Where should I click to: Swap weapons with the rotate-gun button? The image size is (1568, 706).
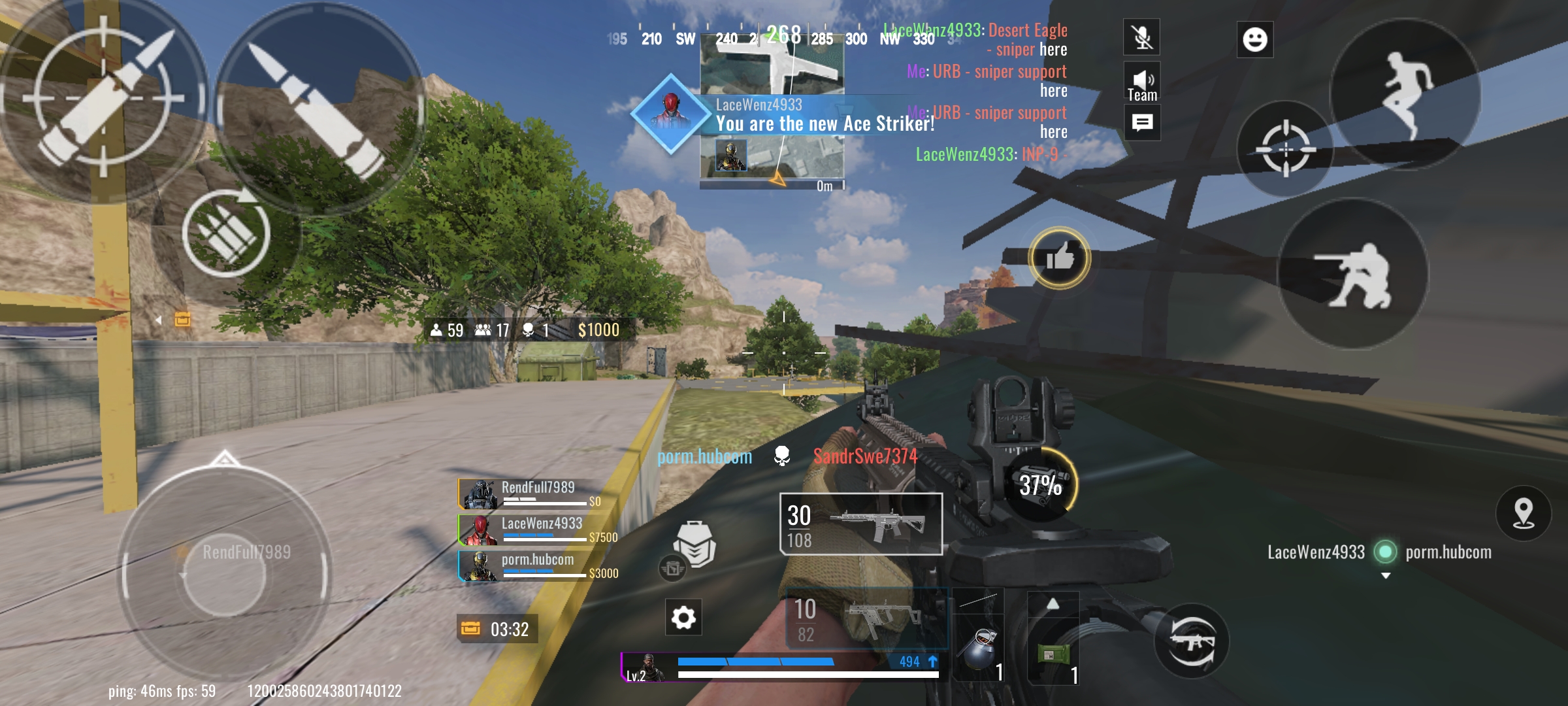pos(1191,641)
